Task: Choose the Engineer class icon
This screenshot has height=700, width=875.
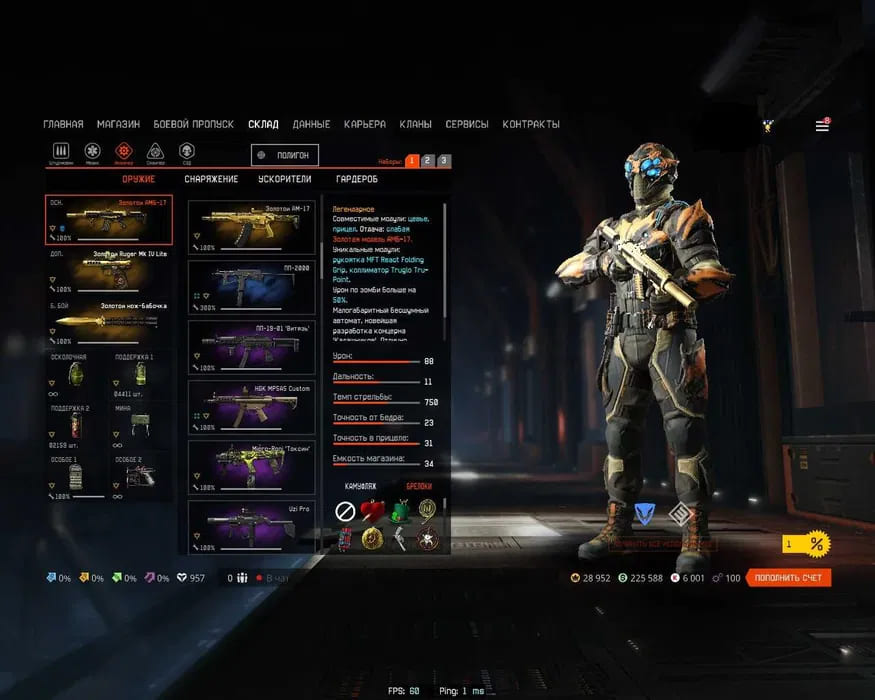Action: click(124, 151)
